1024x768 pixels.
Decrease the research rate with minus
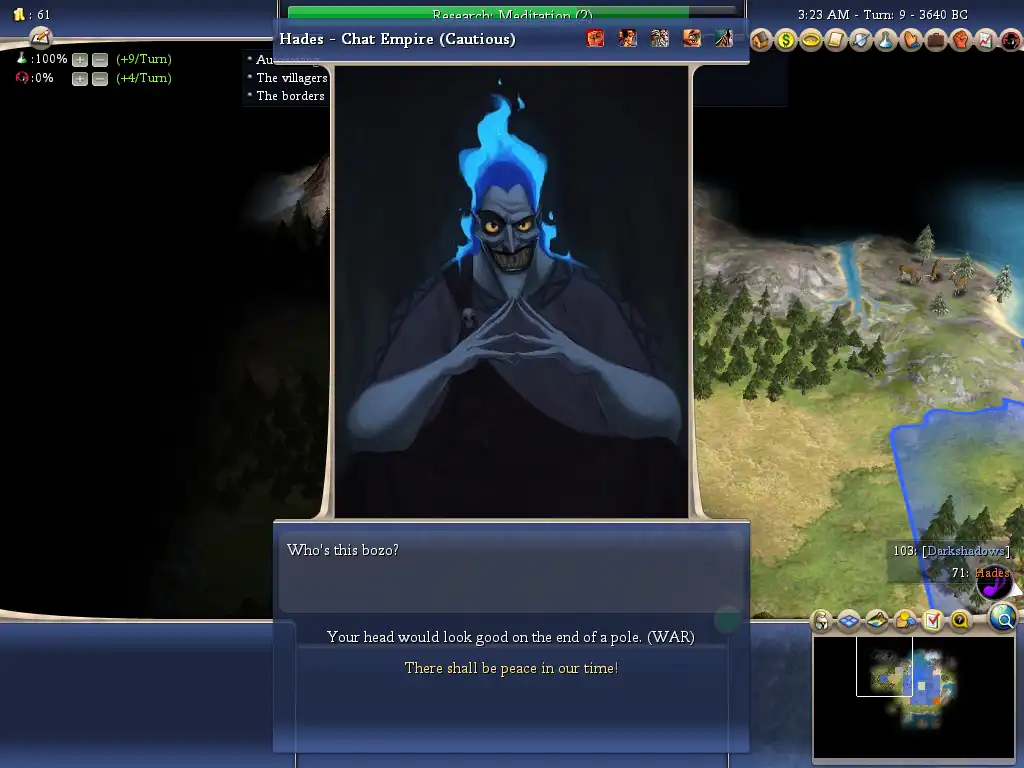coord(99,60)
